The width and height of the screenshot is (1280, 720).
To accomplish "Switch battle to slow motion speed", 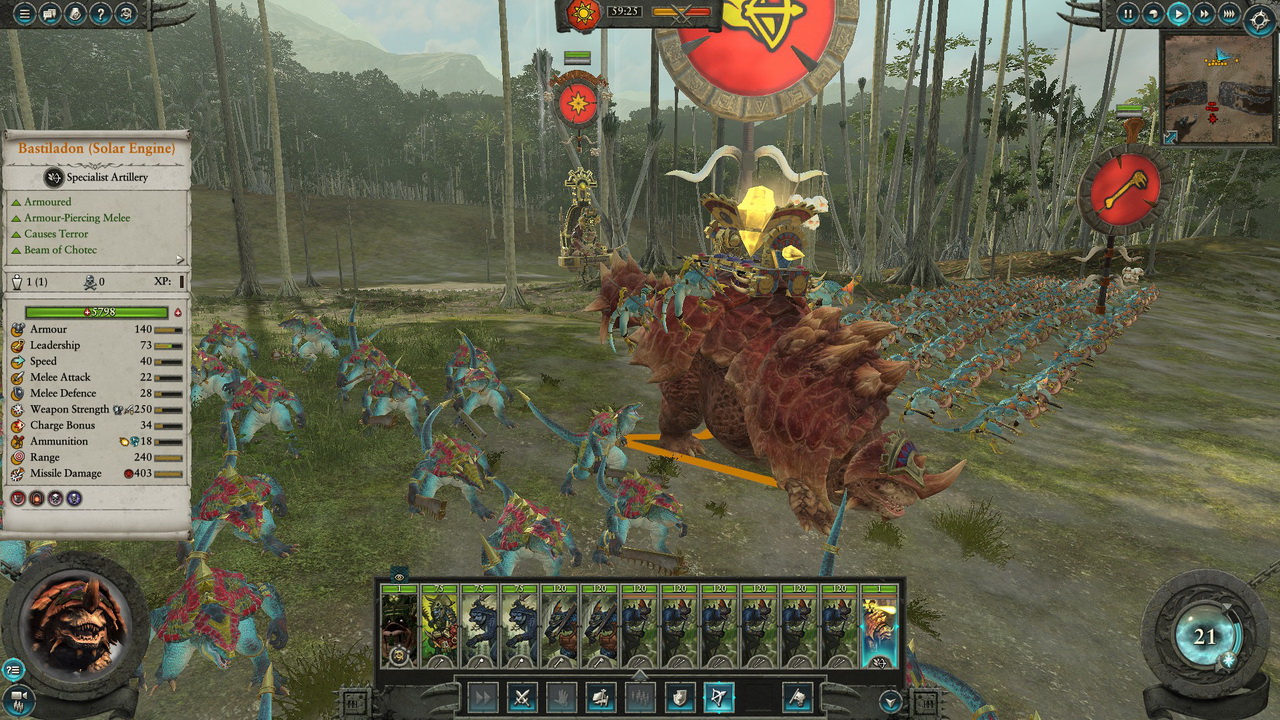I will click(x=1154, y=14).
